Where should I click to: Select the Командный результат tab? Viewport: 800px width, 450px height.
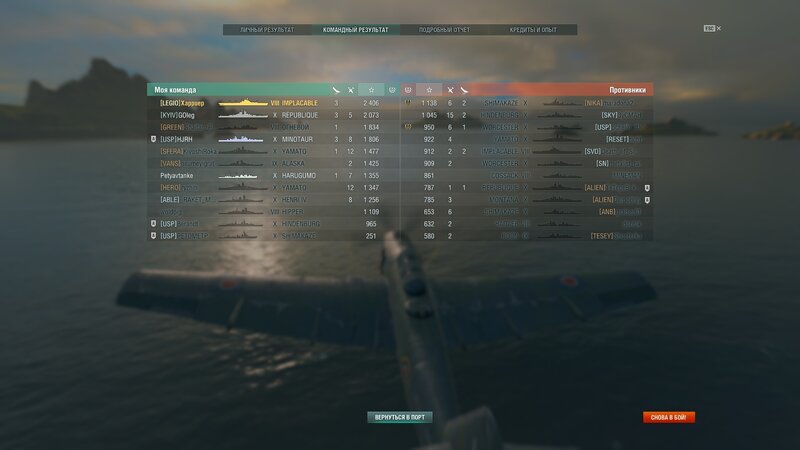[x=356, y=30]
